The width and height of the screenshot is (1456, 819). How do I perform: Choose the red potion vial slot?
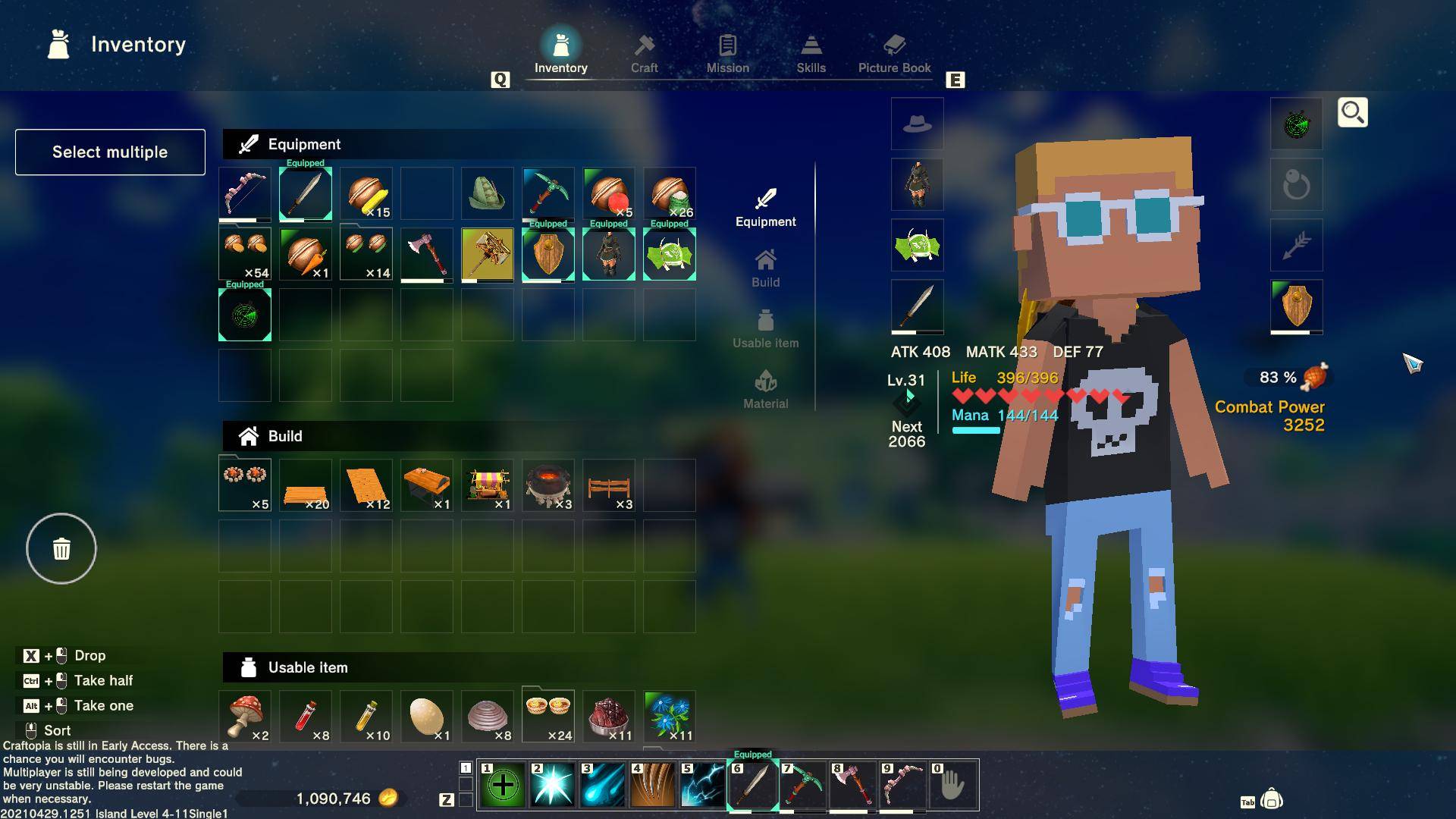pyautogui.click(x=305, y=716)
